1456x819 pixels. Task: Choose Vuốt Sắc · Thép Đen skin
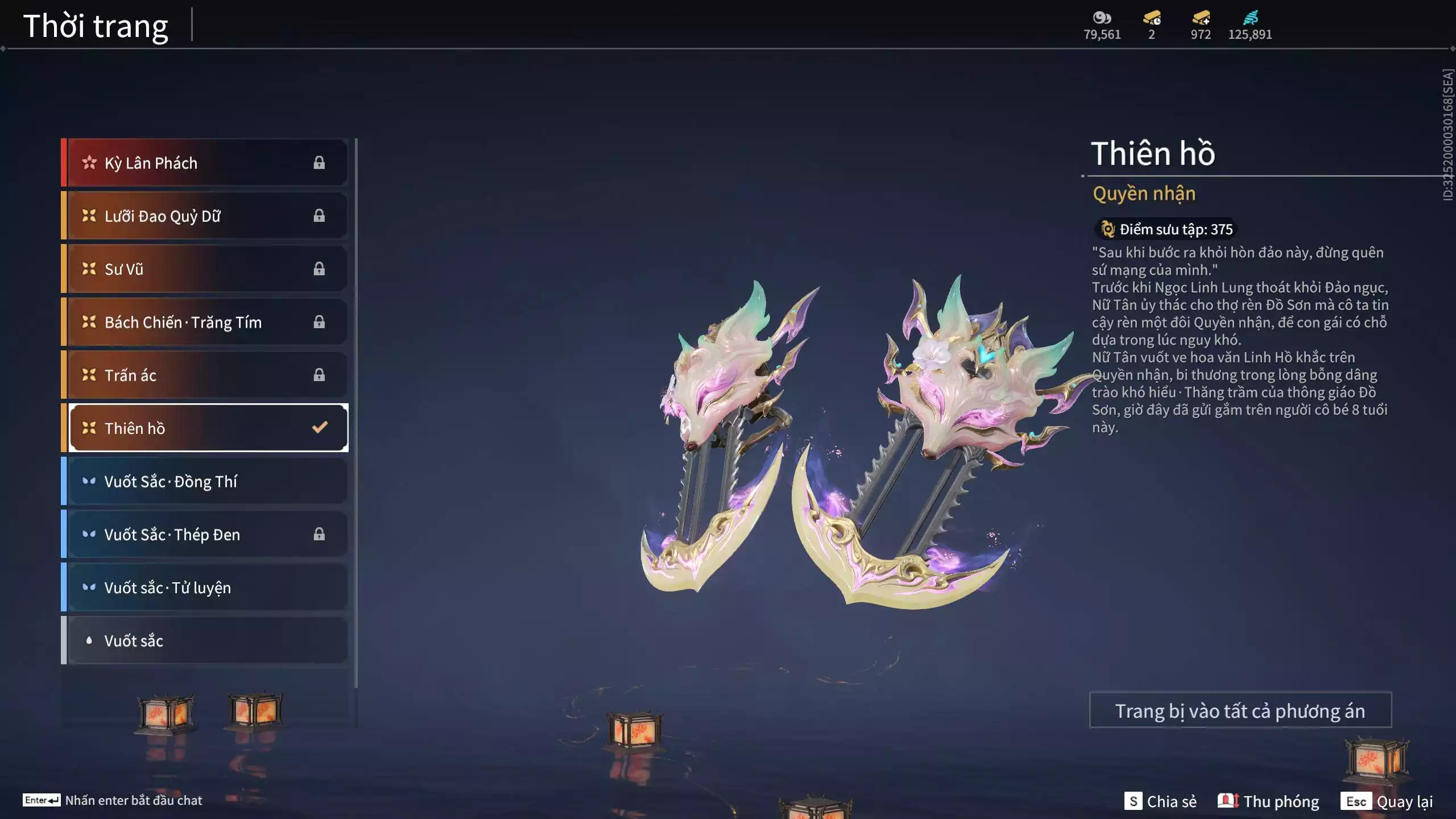pos(205,534)
